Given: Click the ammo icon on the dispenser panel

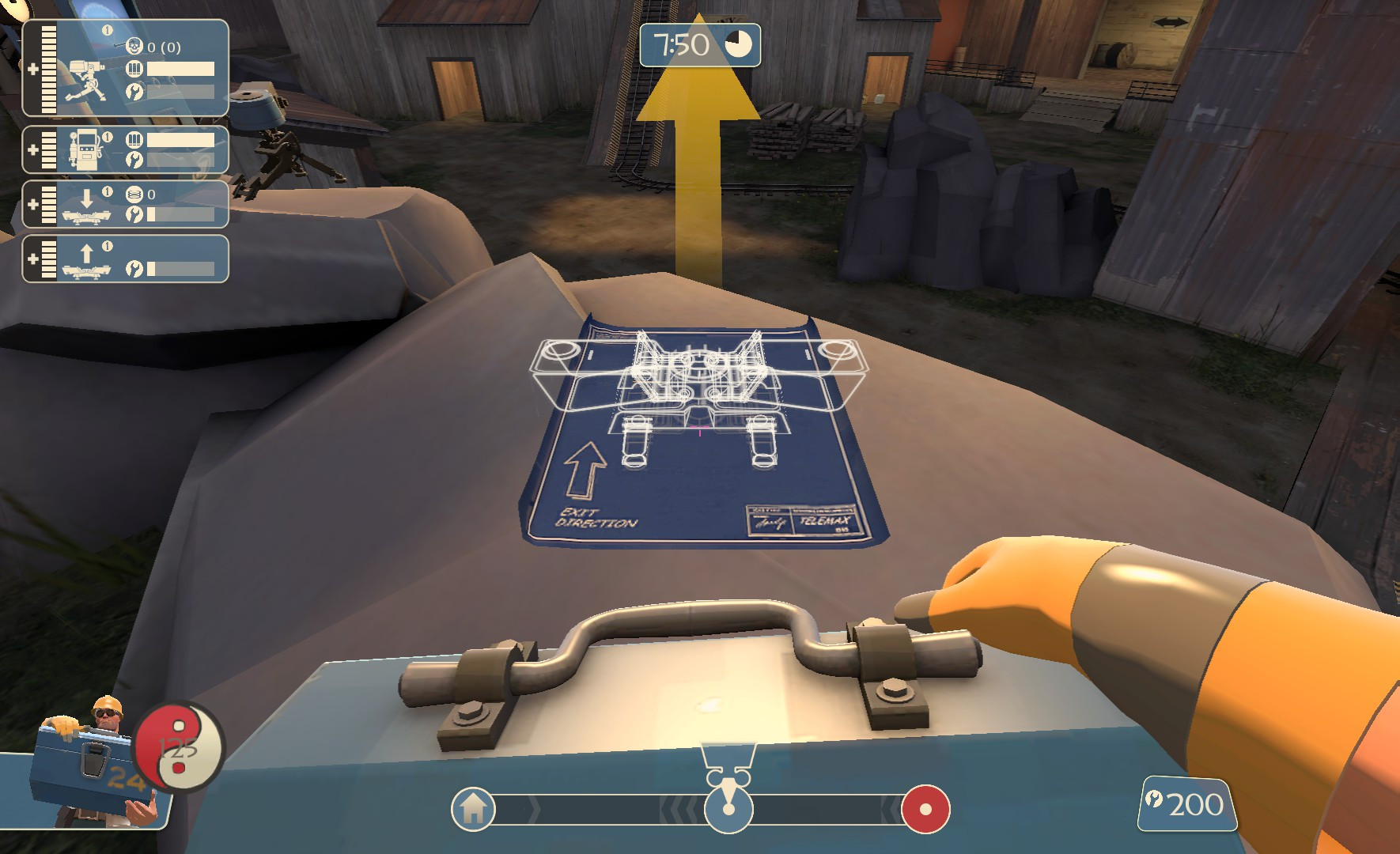Looking at the screenshot, I should tap(135, 139).
